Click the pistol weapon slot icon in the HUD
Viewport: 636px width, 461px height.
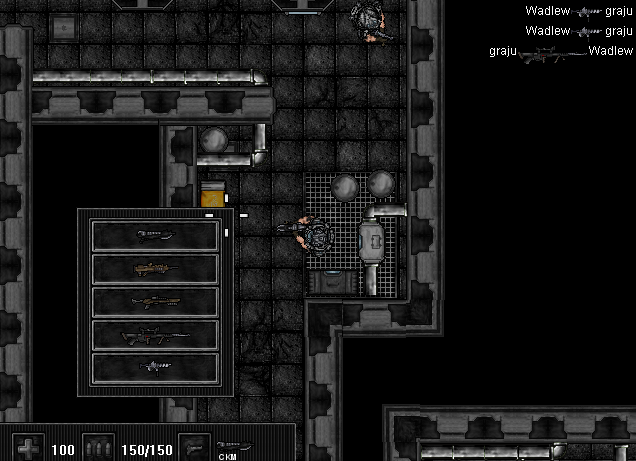194,447
